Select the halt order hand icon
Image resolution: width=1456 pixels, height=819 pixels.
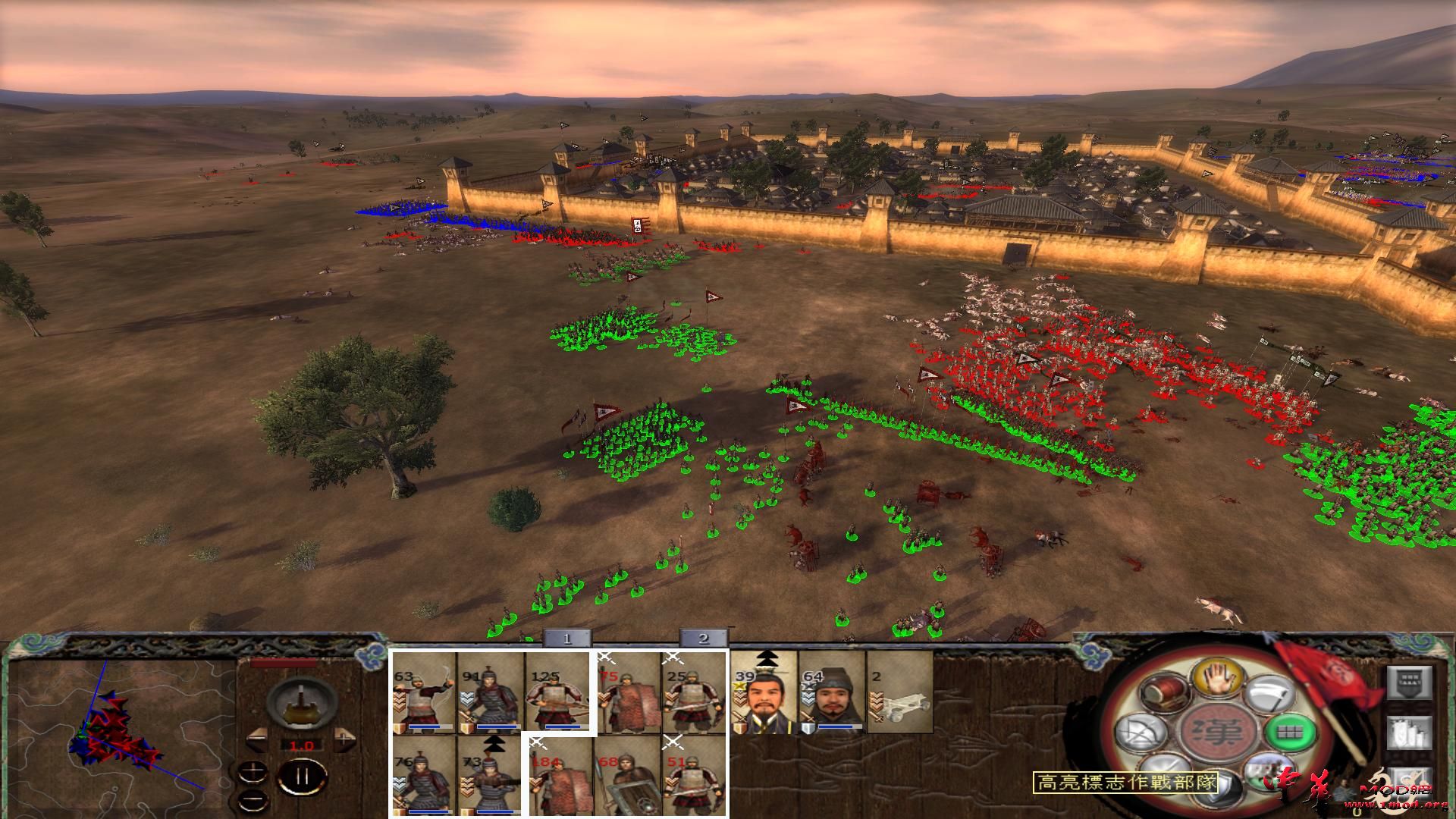click(1217, 677)
